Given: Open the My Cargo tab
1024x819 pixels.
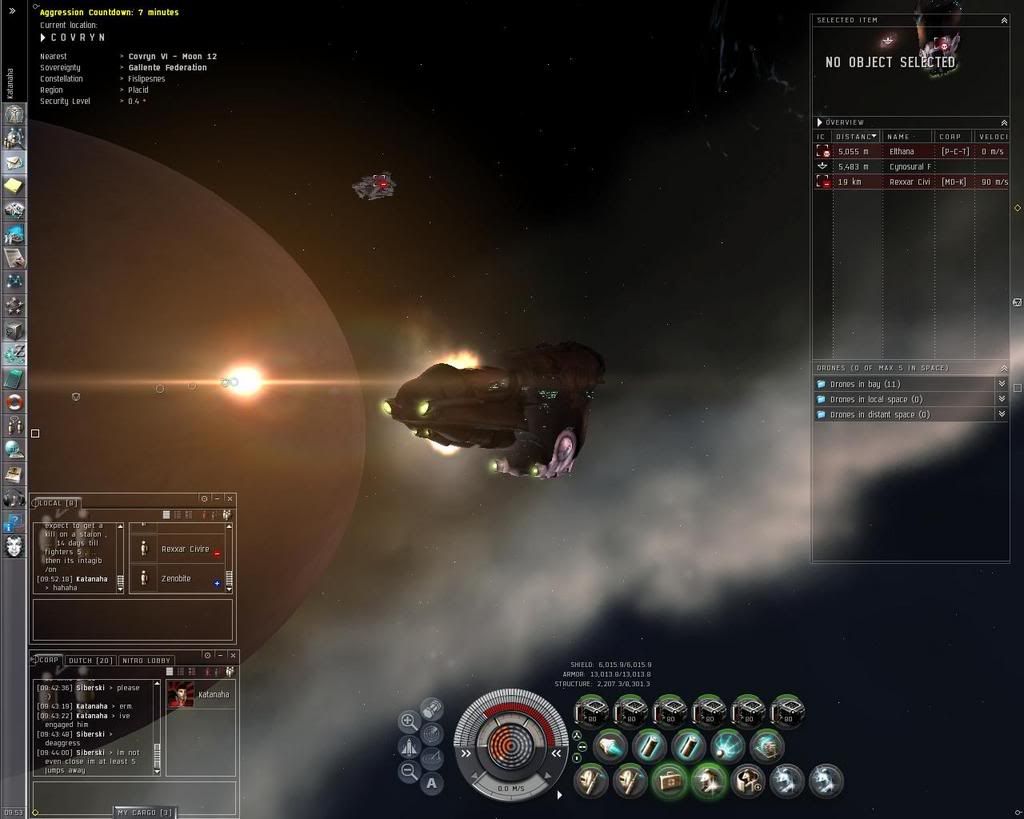Looking at the screenshot, I should click(146, 812).
